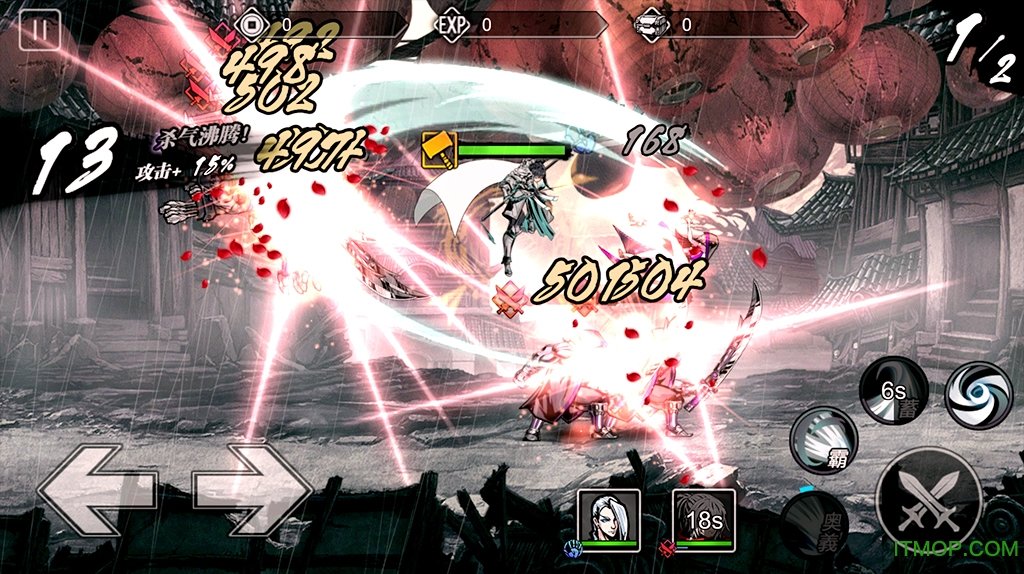Activate the white swirl vortex skill
This screenshot has width=1024, height=574.
pyautogui.click(x=978, y=395)
